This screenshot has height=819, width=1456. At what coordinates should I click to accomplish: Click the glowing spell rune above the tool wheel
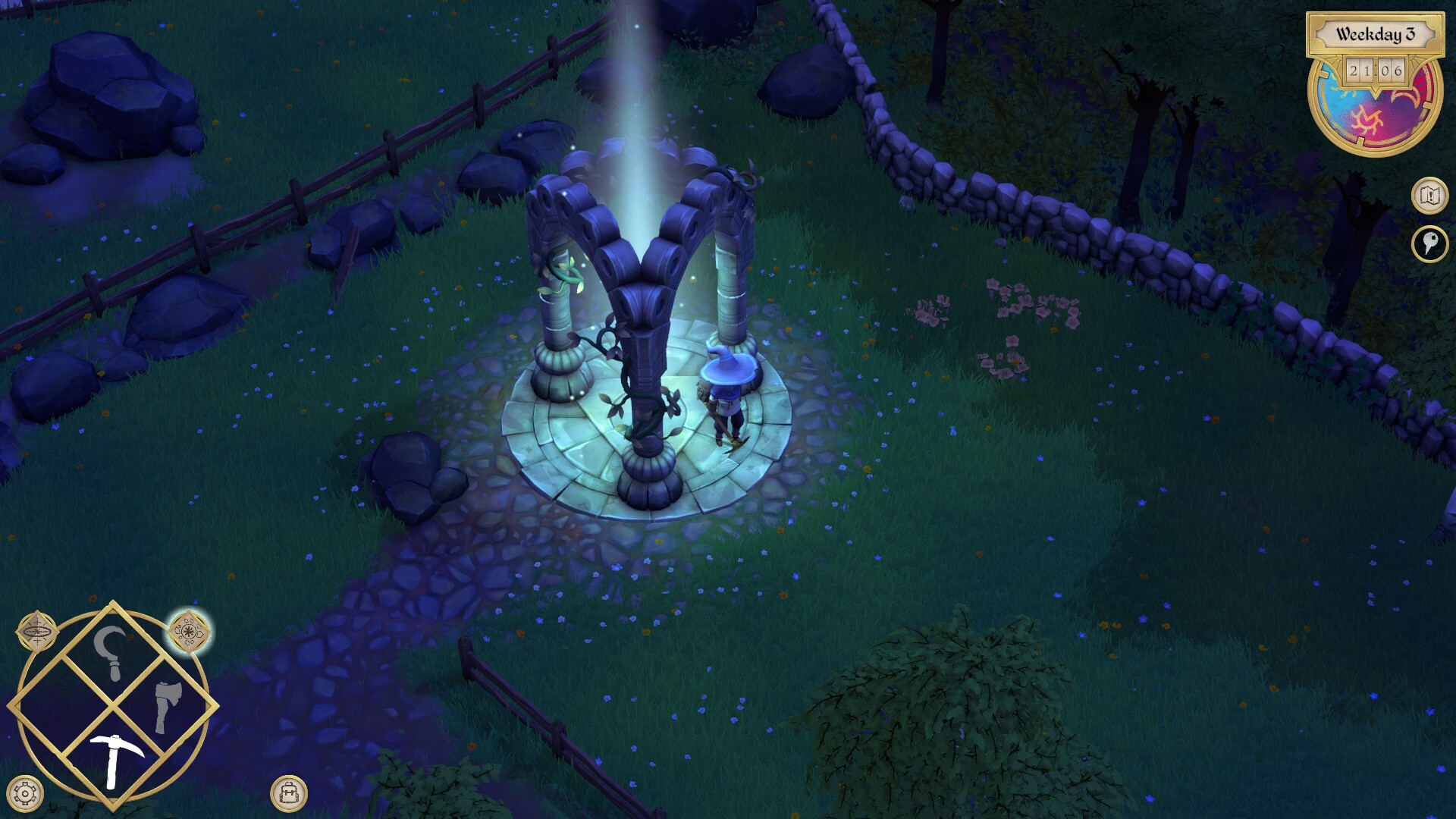tap(190, 634)
